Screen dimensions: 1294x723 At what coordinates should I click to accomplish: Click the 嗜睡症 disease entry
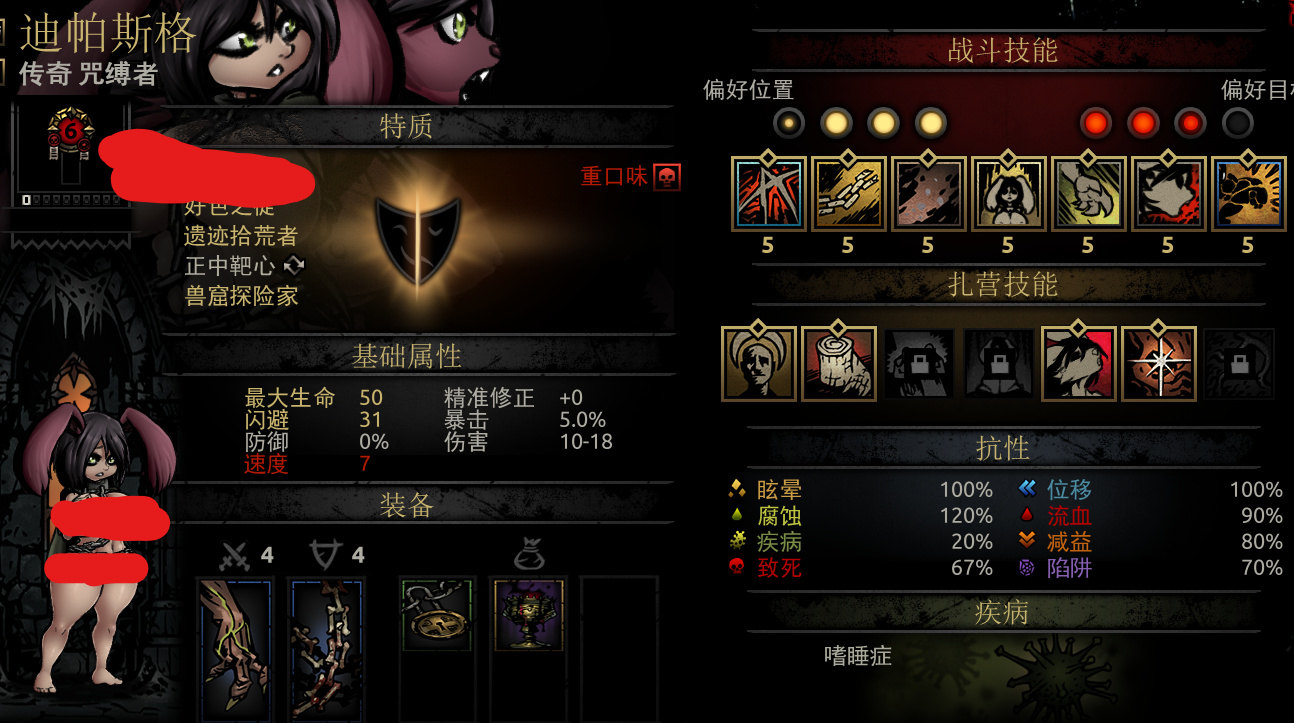click(857, 656)
